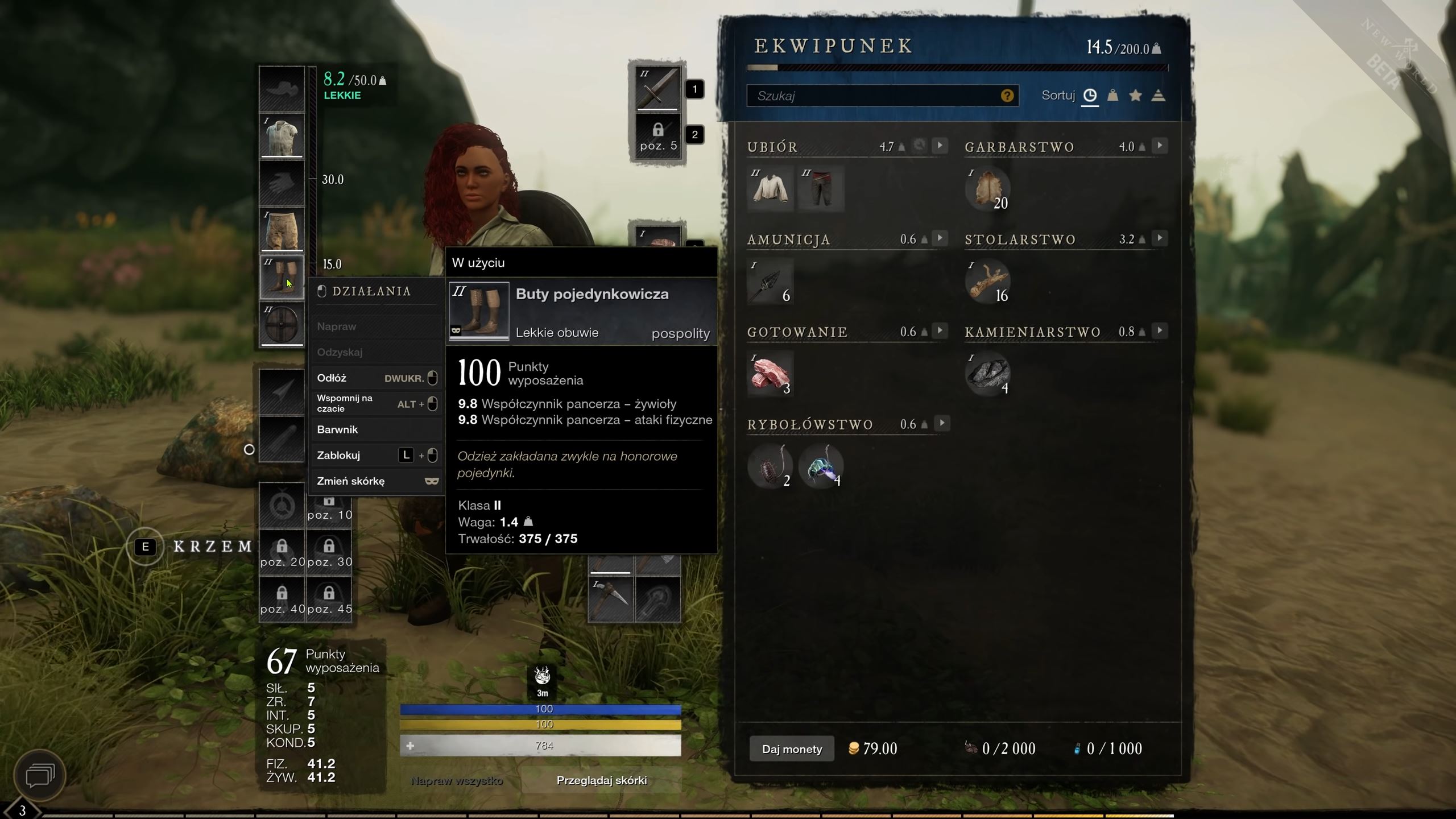
Task: Expand the GARBARSTWO category
Action: click(x=1159, y=146)
